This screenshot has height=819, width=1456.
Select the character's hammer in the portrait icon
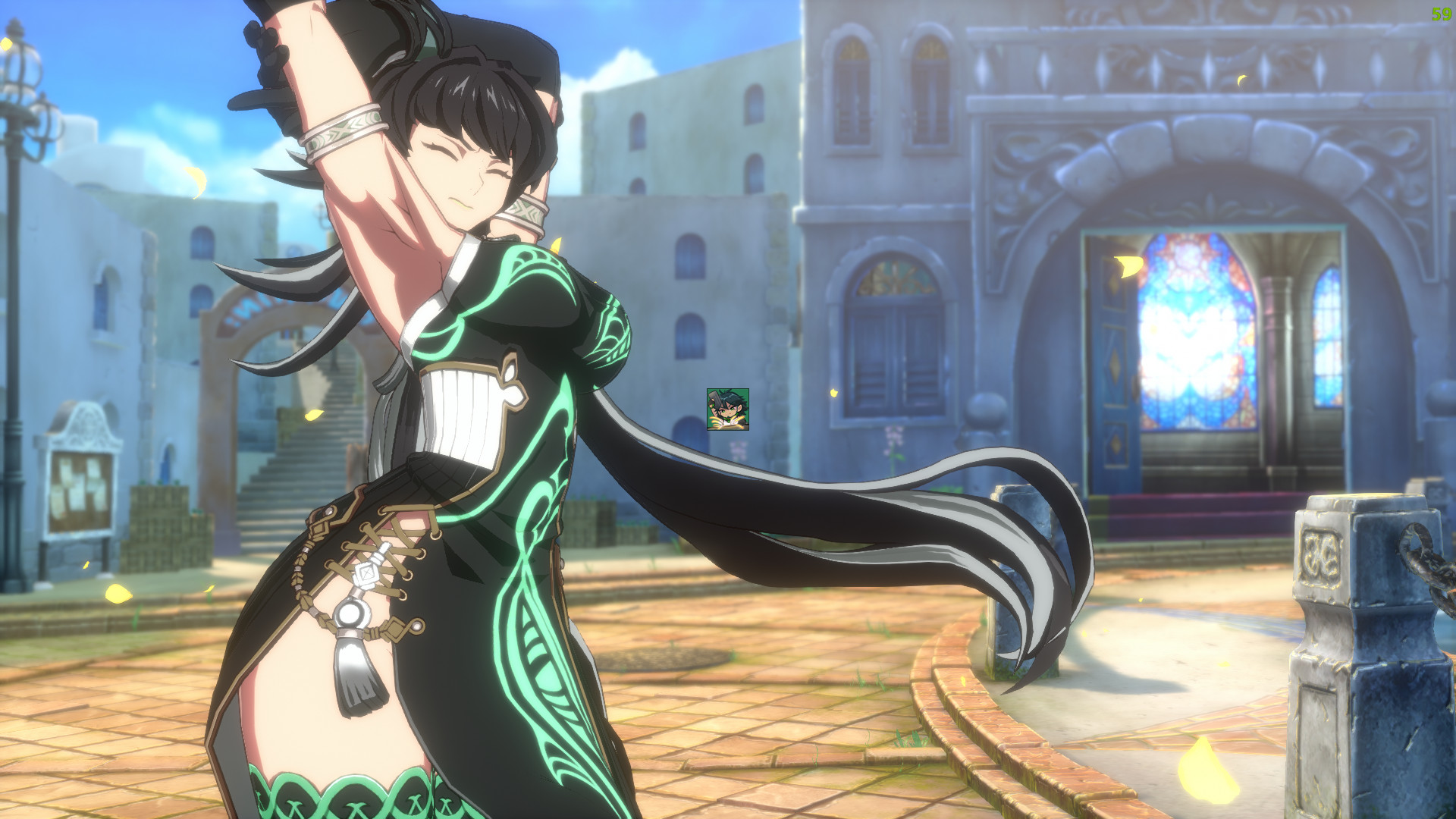714,396
